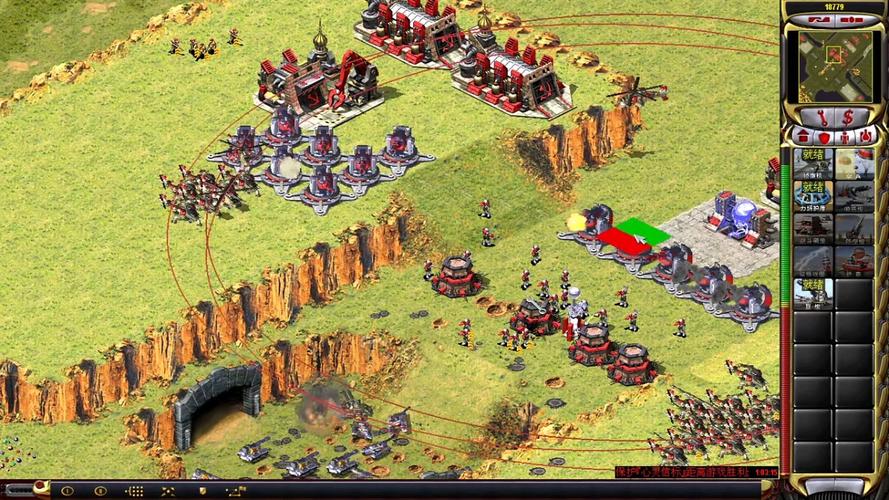Switch to the infantry build tab
Viewport: 889px width, 500px height.
[842, 136]
